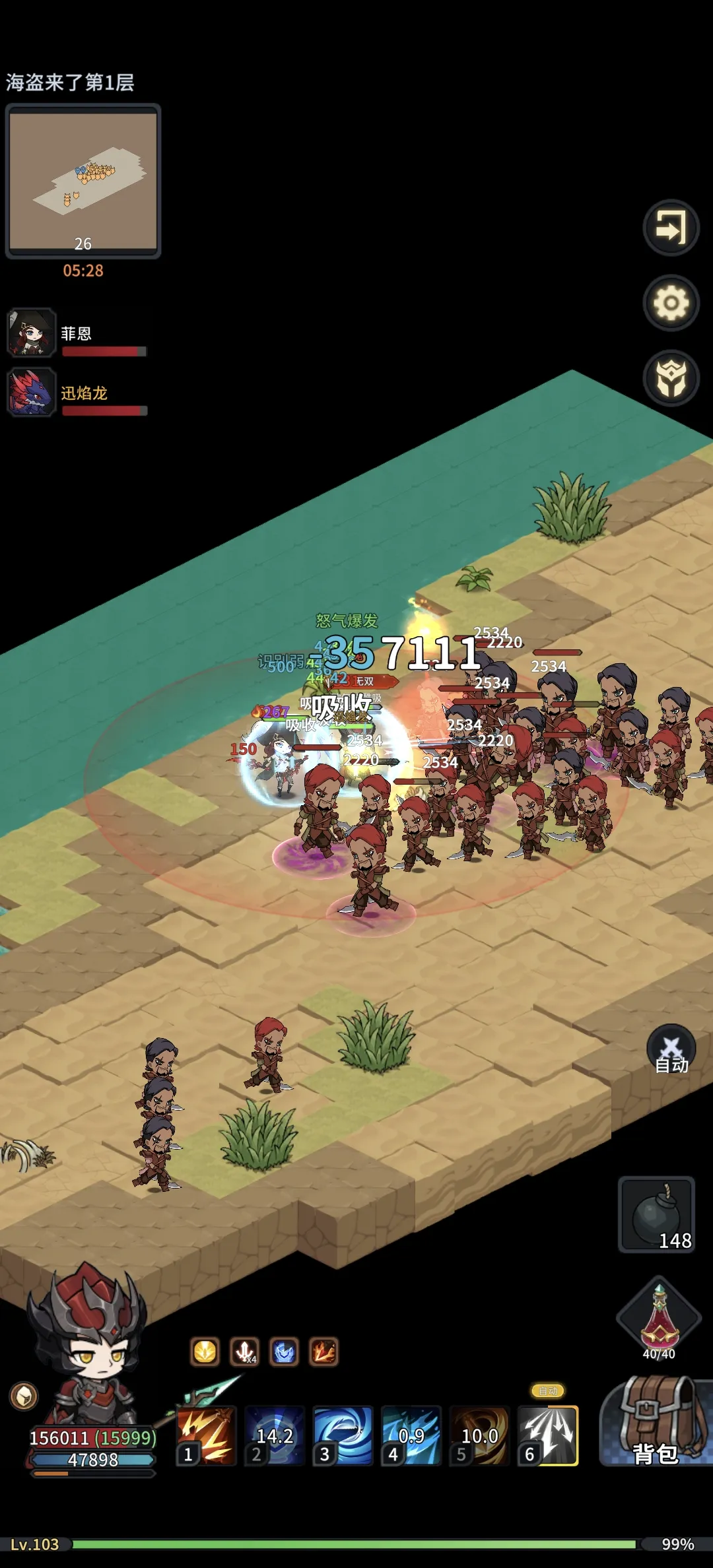The width and height of the screenshot is (713, 1568).
Task: Open the 背包 backpack
Action: click(655, 1424)
